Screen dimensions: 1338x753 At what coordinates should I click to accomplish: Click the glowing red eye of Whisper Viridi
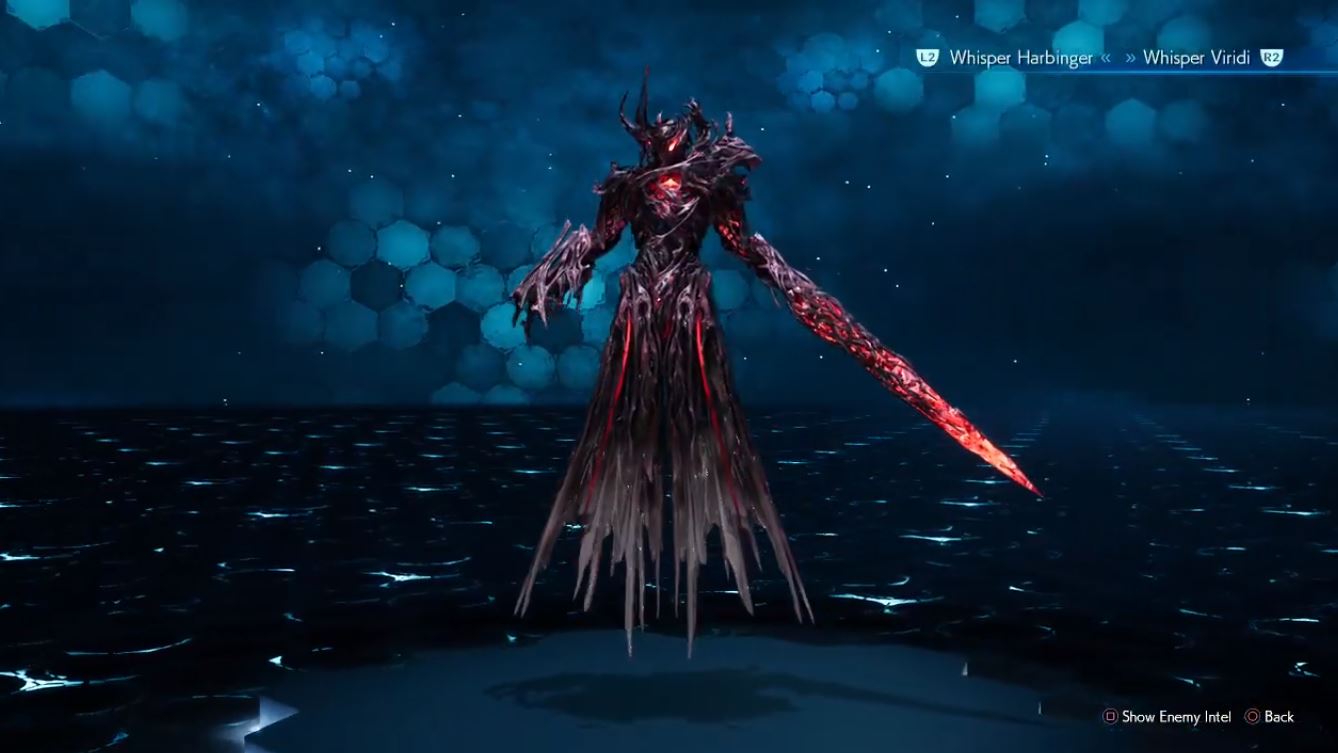coord(672,147)
